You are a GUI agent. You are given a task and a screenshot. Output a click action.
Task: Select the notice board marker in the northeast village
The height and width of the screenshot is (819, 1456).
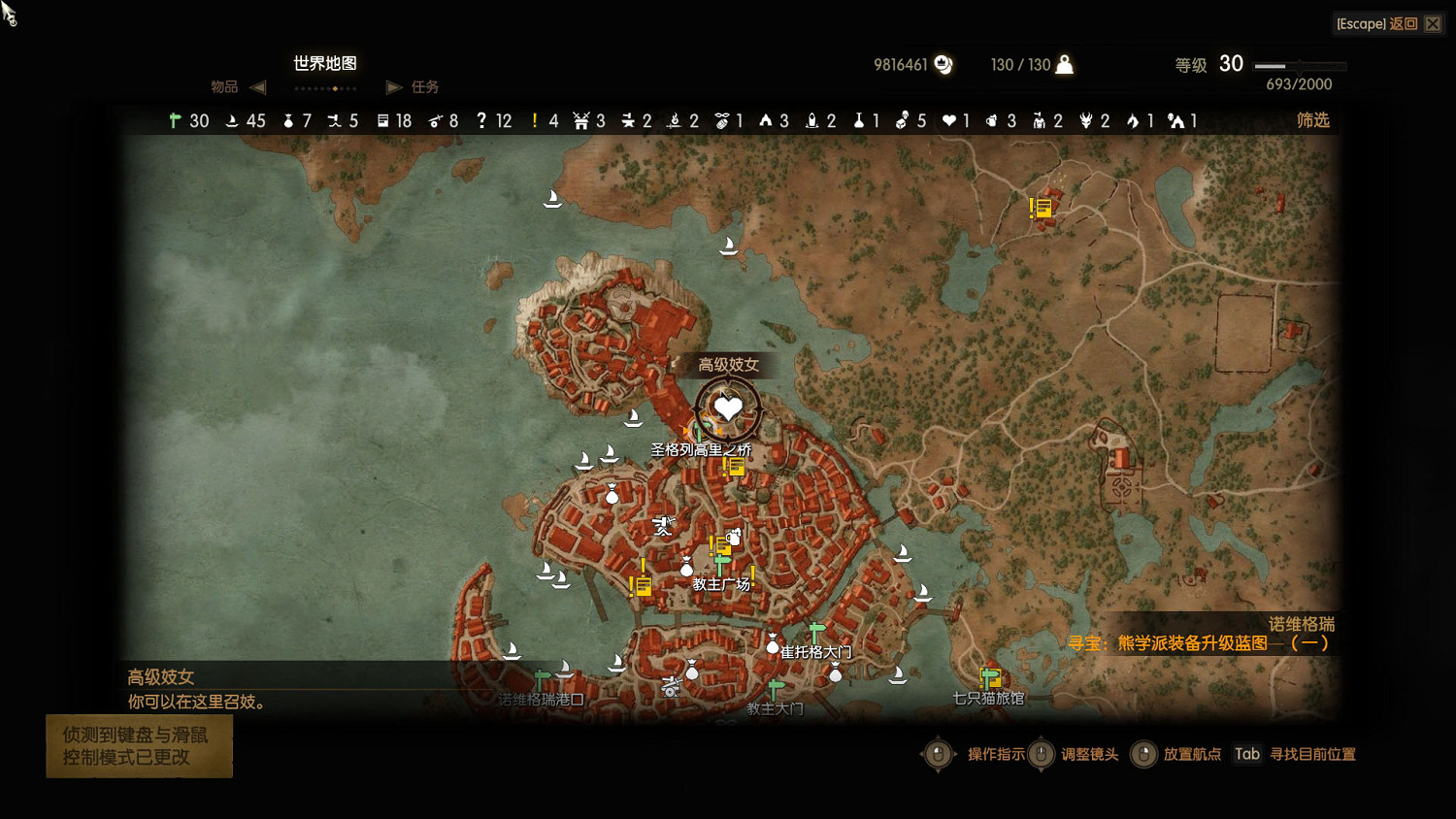coord(1042,208)
